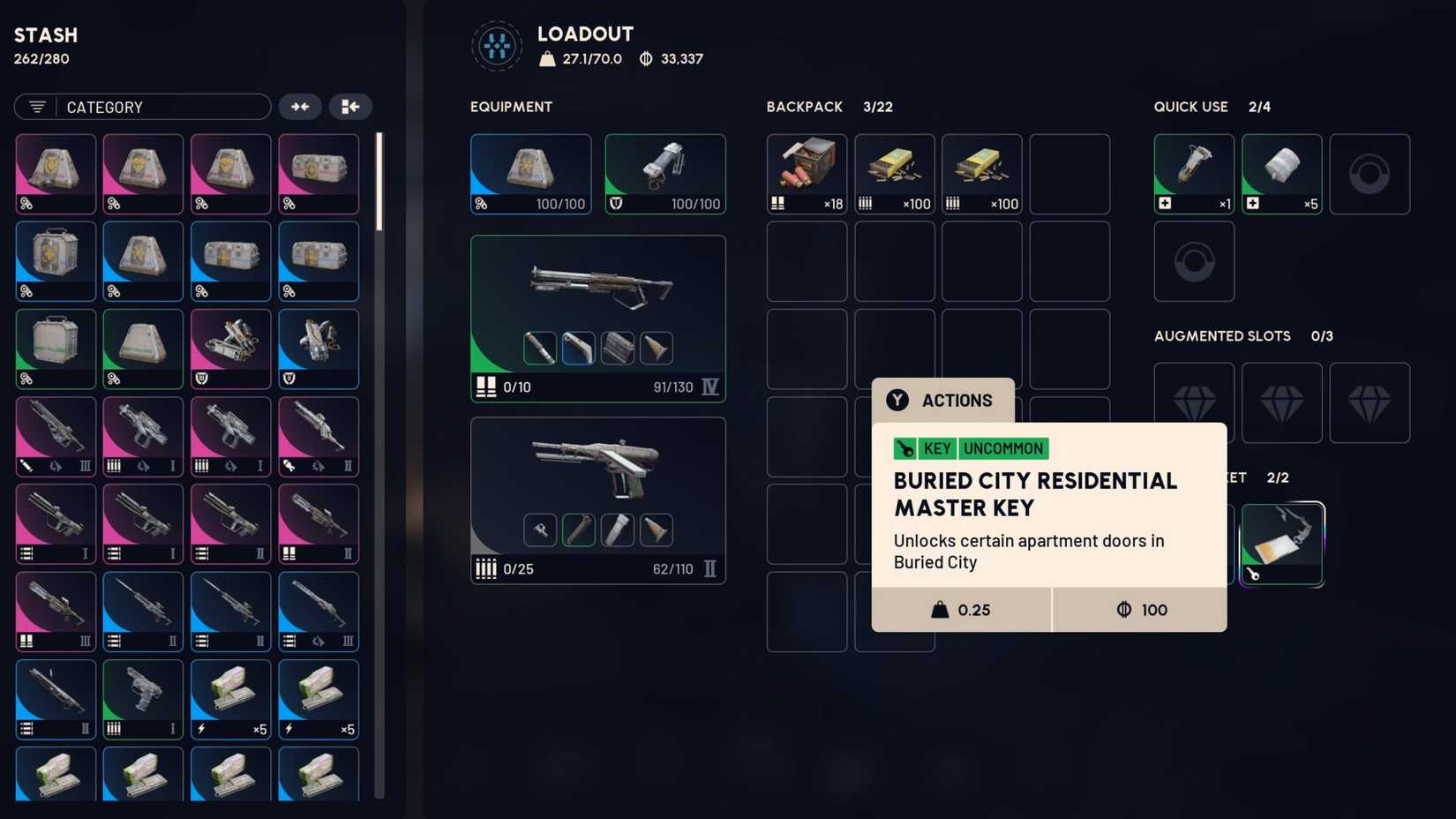Screen dimensions: 1456x819
Task: Click the 0.25 weight value on the tooltip
Action: [962, 609]
